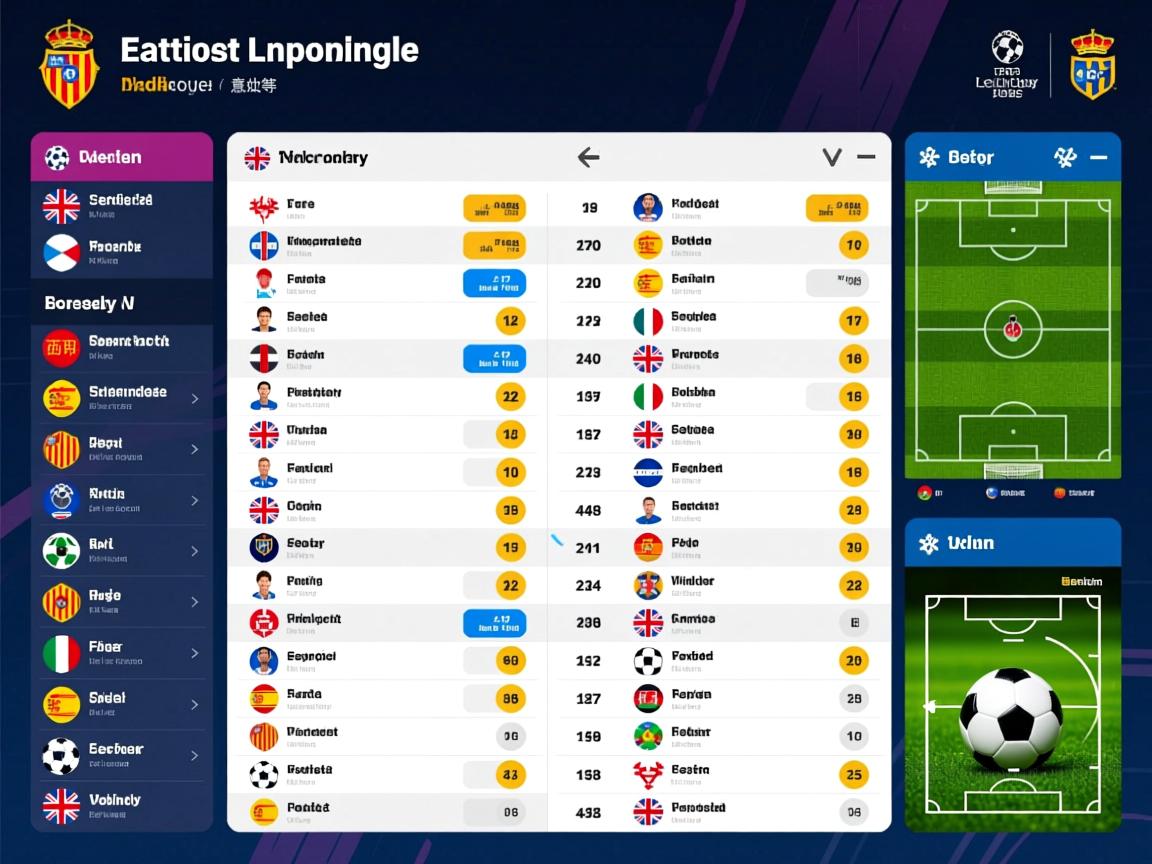Screen dimensions: 1152x864
Task: Choose the Becbeer soccer ball entry
Action: pyautogui.click(x=122, y=755)
